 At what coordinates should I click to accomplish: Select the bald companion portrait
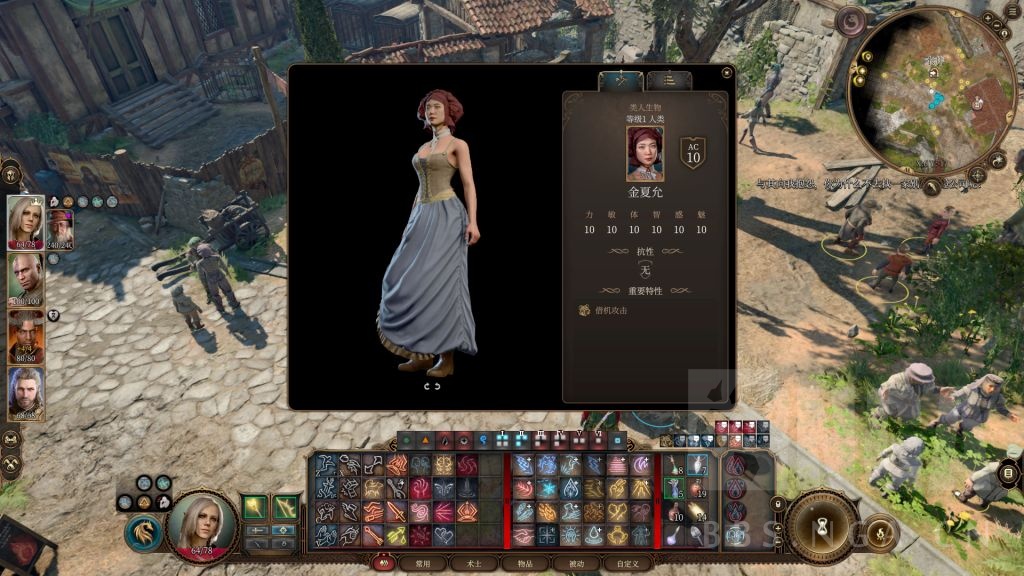pos(26,280)
